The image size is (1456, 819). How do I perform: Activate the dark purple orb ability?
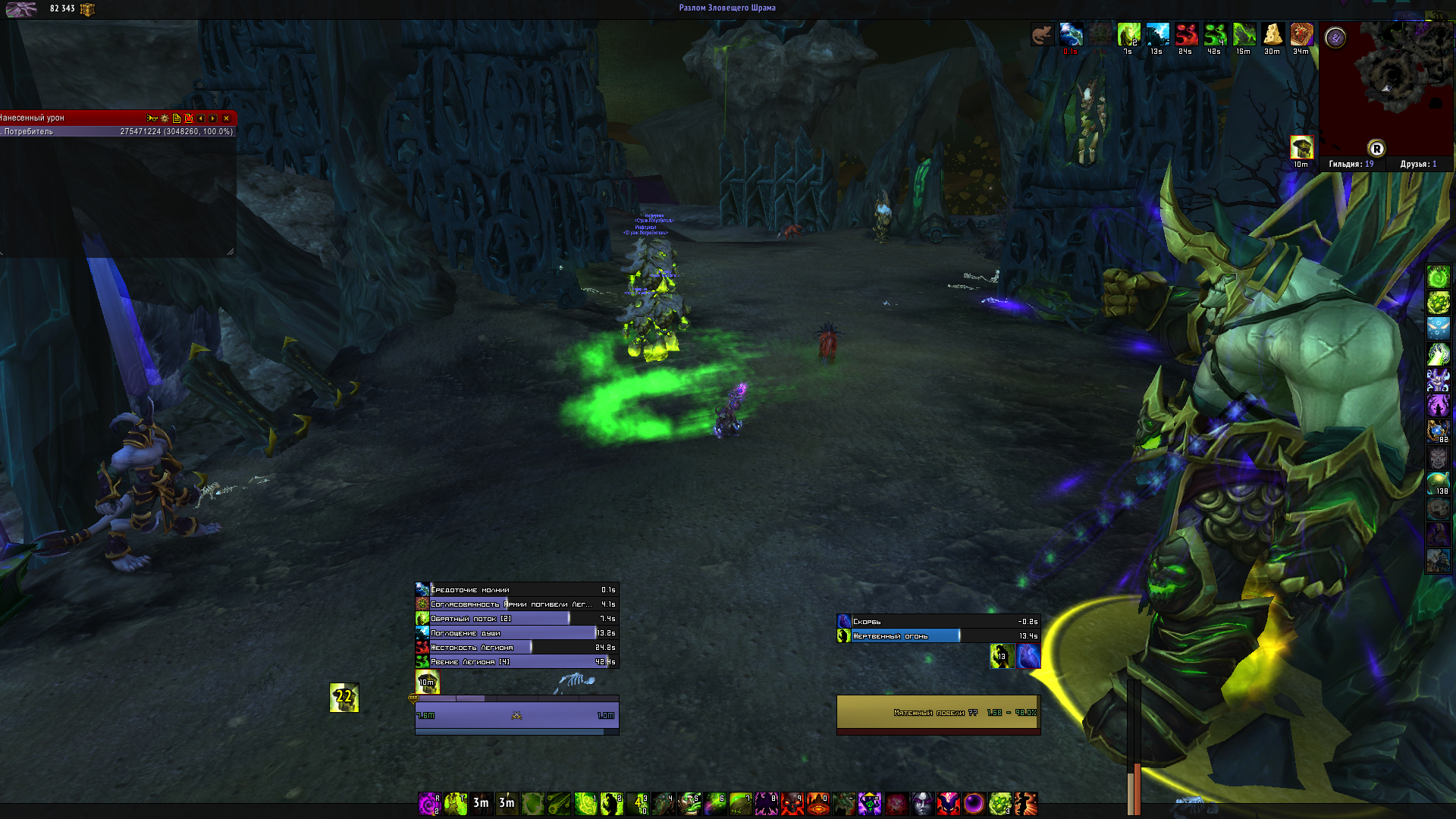(974, 803)
